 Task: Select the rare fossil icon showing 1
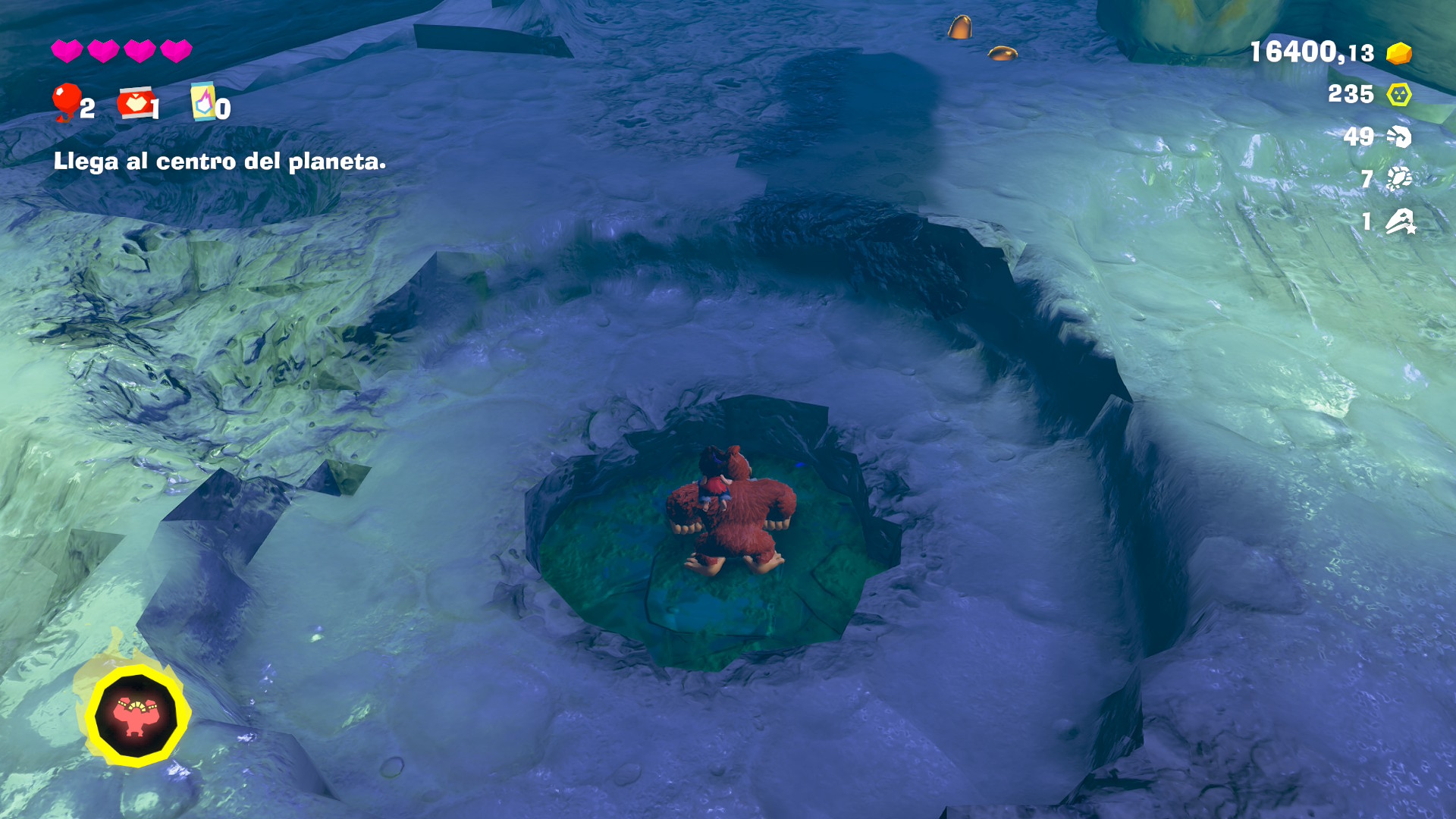coord(1399,221)
